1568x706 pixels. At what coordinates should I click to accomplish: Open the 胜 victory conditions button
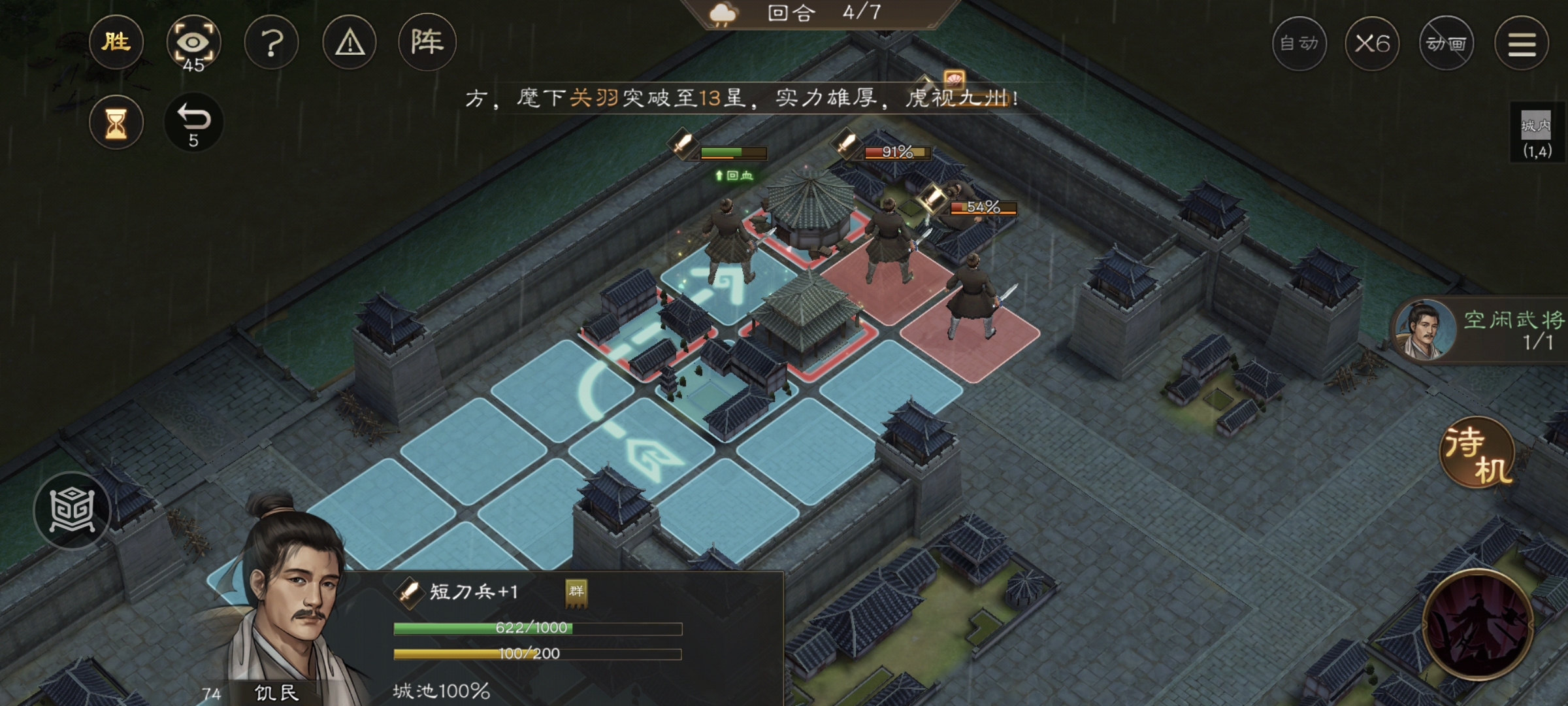pyautogui.click(x=116, y=43)
